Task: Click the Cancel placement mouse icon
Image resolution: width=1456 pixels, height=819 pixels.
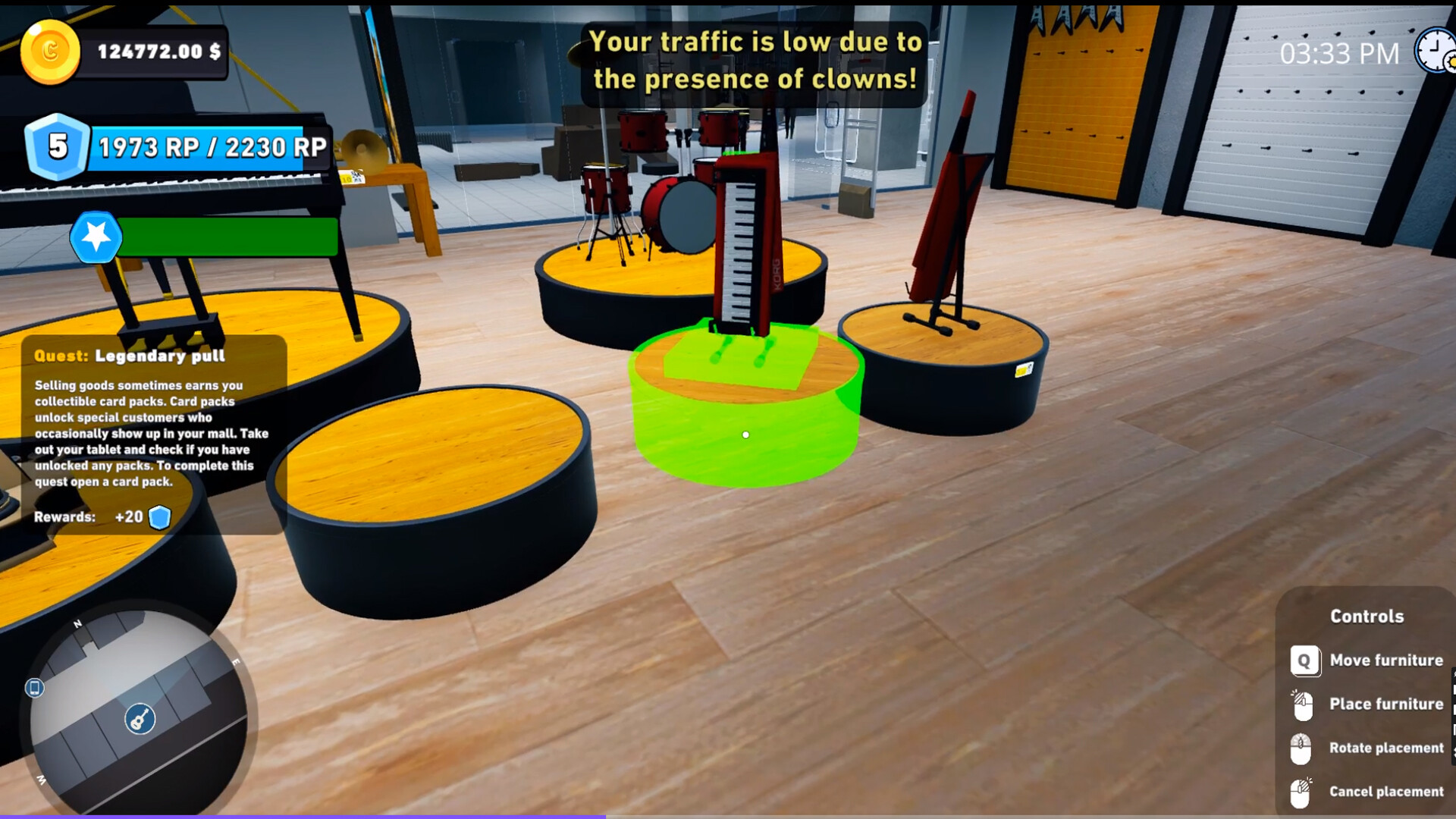Action: tap(1301, 792)
